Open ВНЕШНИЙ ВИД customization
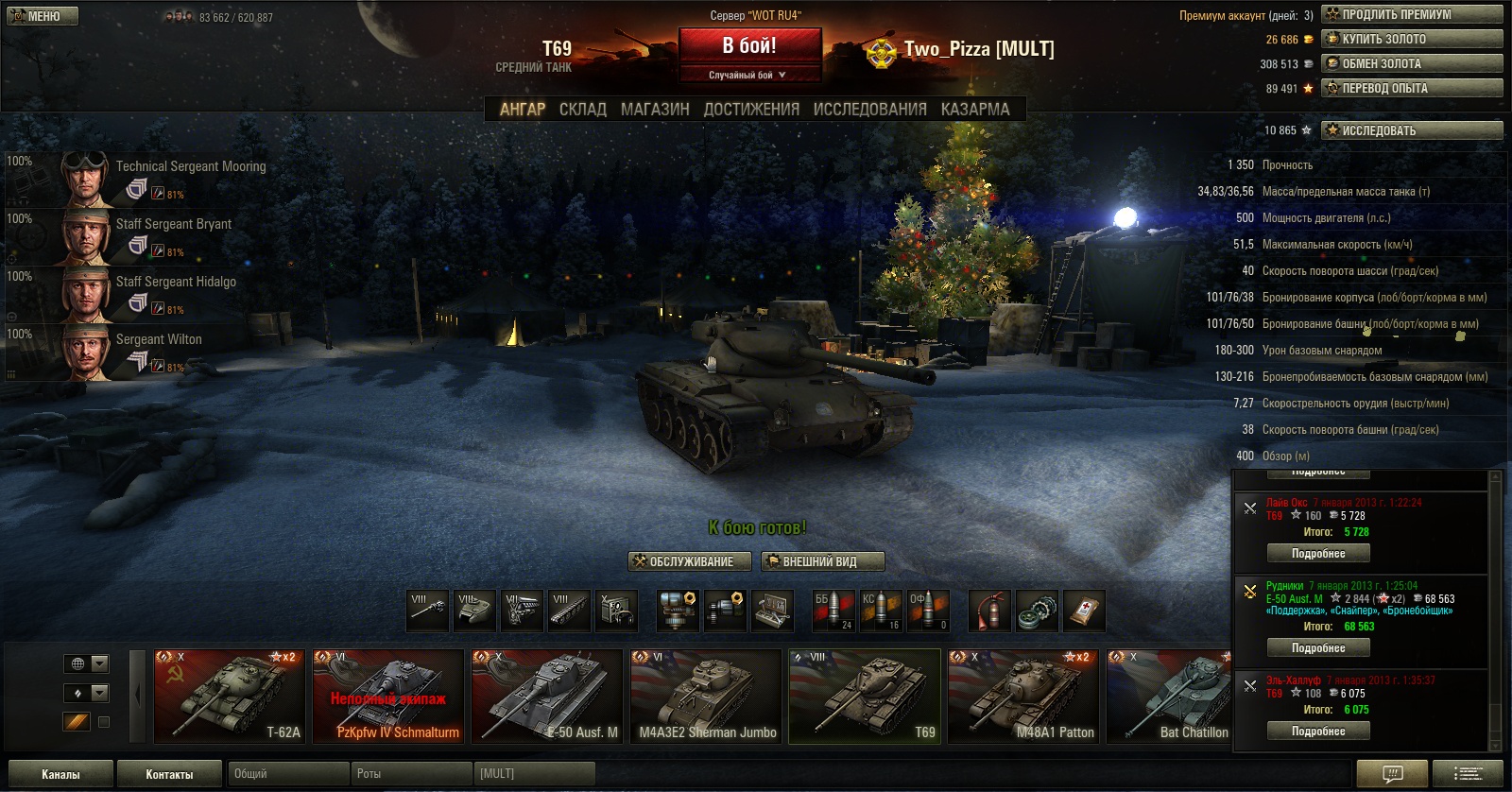The width and height of the screenshot is (1512, 792). pyautogui.click(x=822, y=561)
